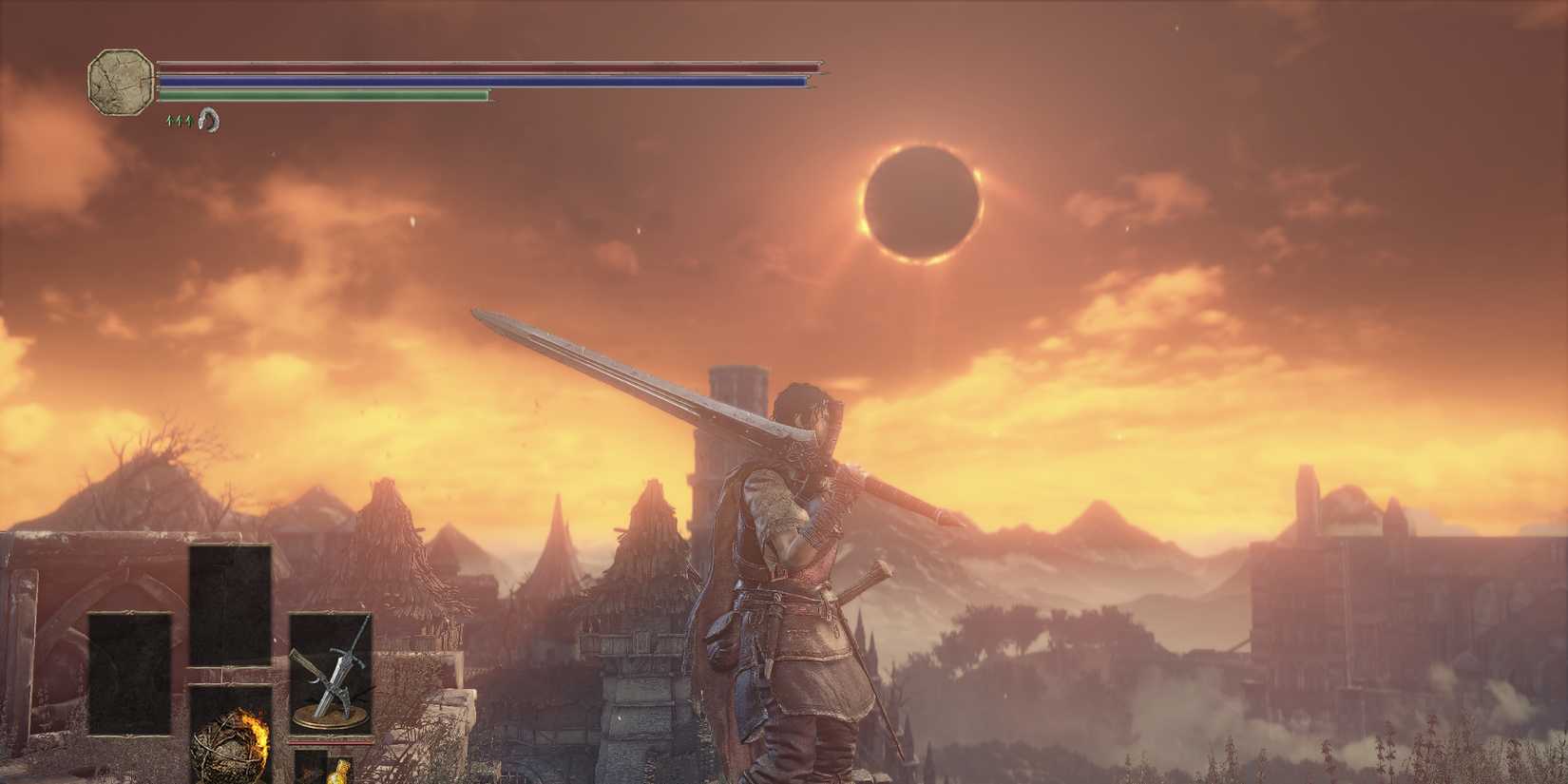1568x784 pixels.
Task: Click the player character's head
Action: point(803,407)
